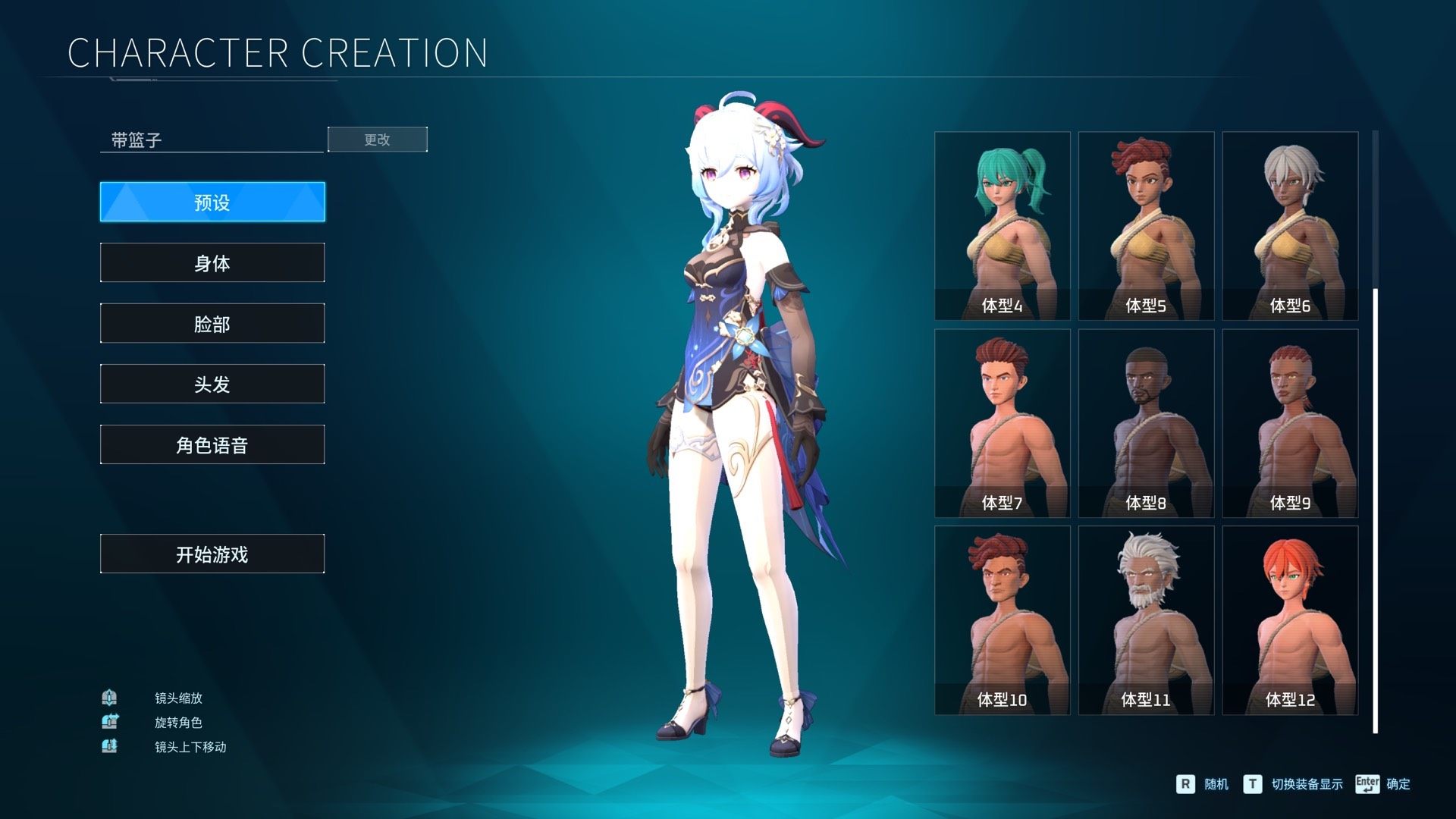1456x819 pixels.
Task: Select preset 体型4 with green ponytail
Action: click(x=1002, y=225)
